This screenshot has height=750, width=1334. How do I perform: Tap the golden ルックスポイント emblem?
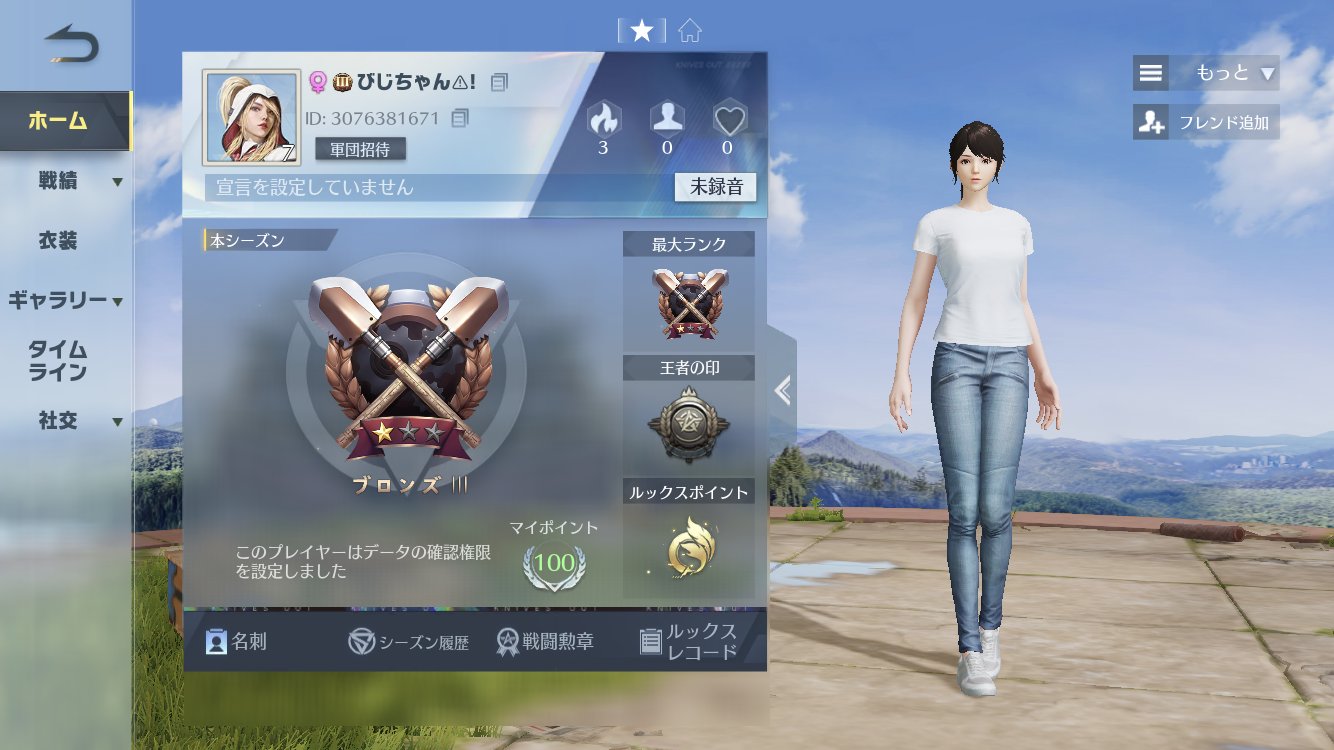[688, 548]
